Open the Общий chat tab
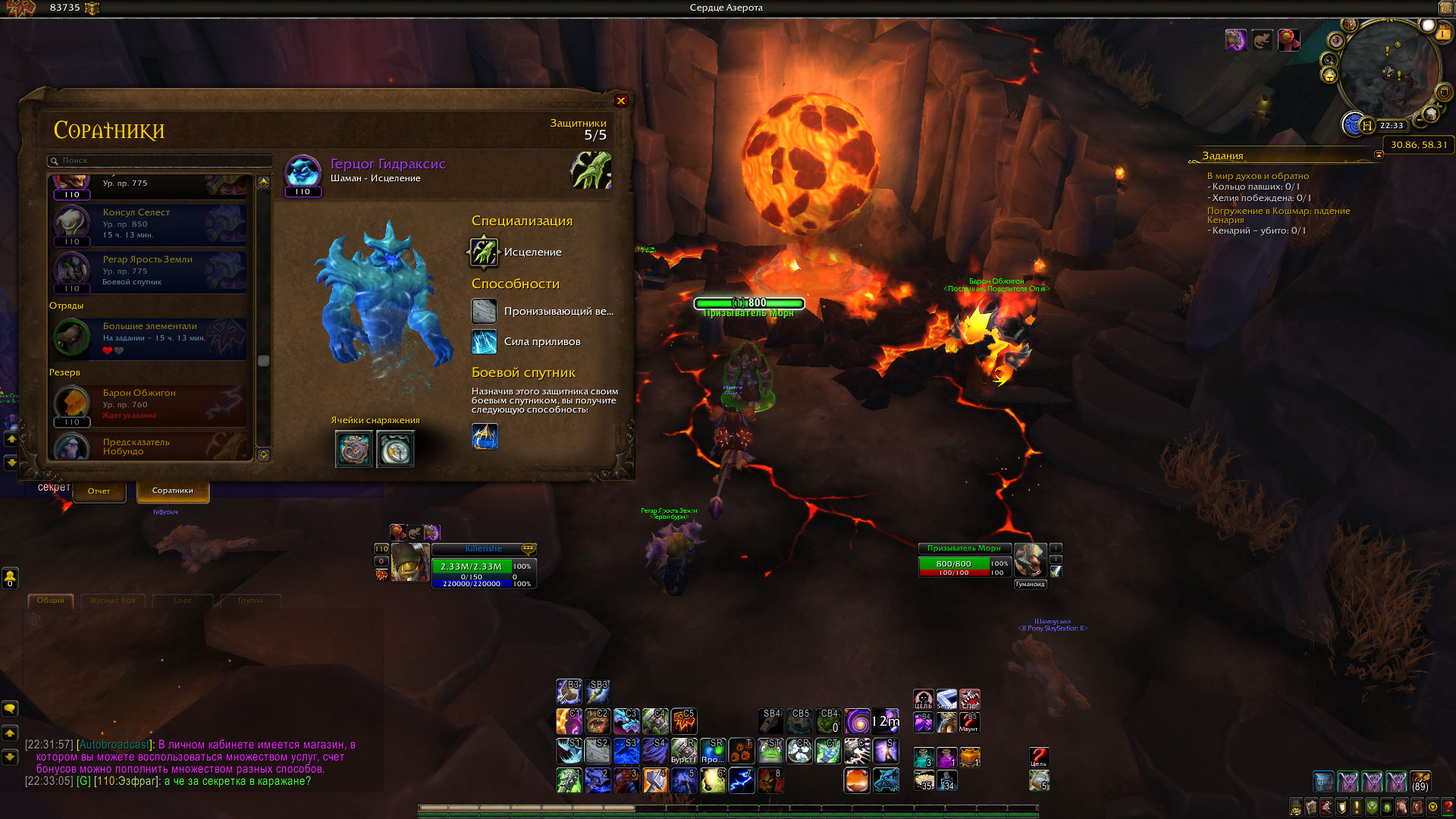 coord(51,601)
